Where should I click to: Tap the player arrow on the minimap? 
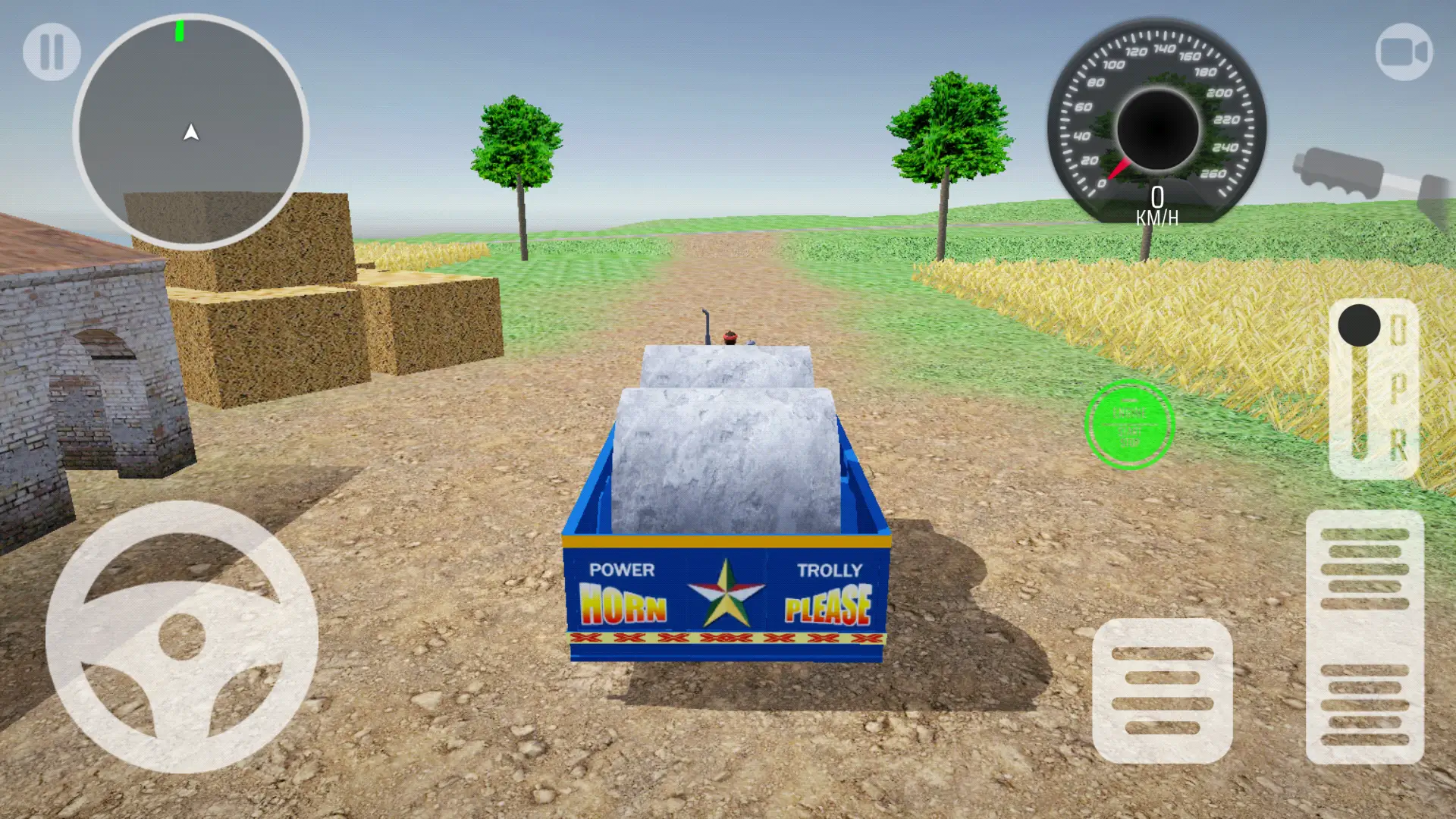pos(191,133)
